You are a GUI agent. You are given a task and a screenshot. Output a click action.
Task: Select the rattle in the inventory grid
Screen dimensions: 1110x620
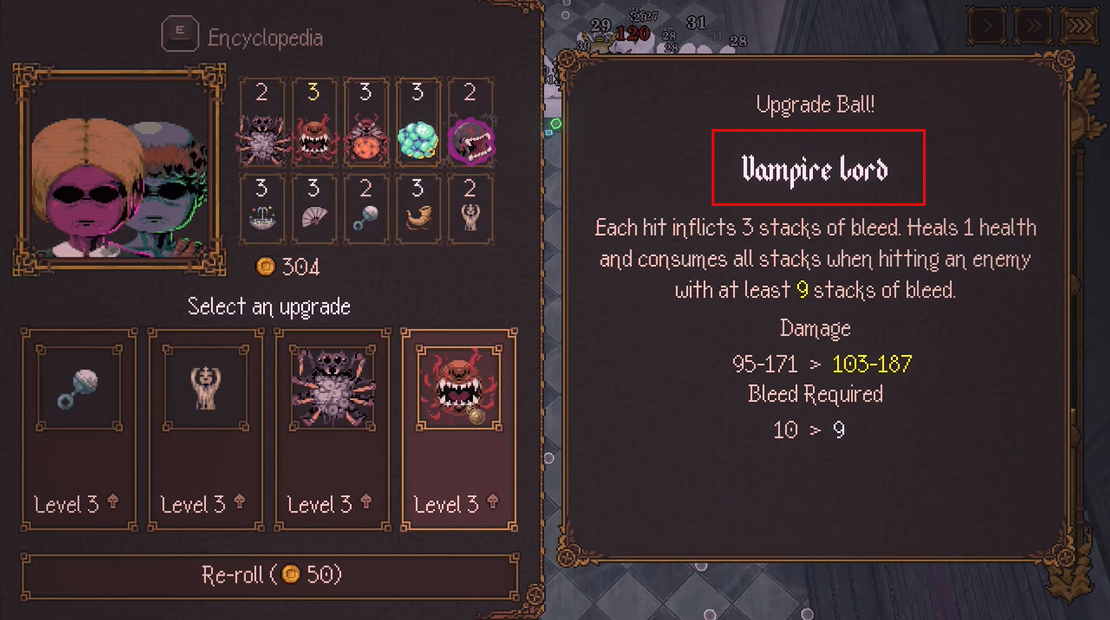pos(366,208)
